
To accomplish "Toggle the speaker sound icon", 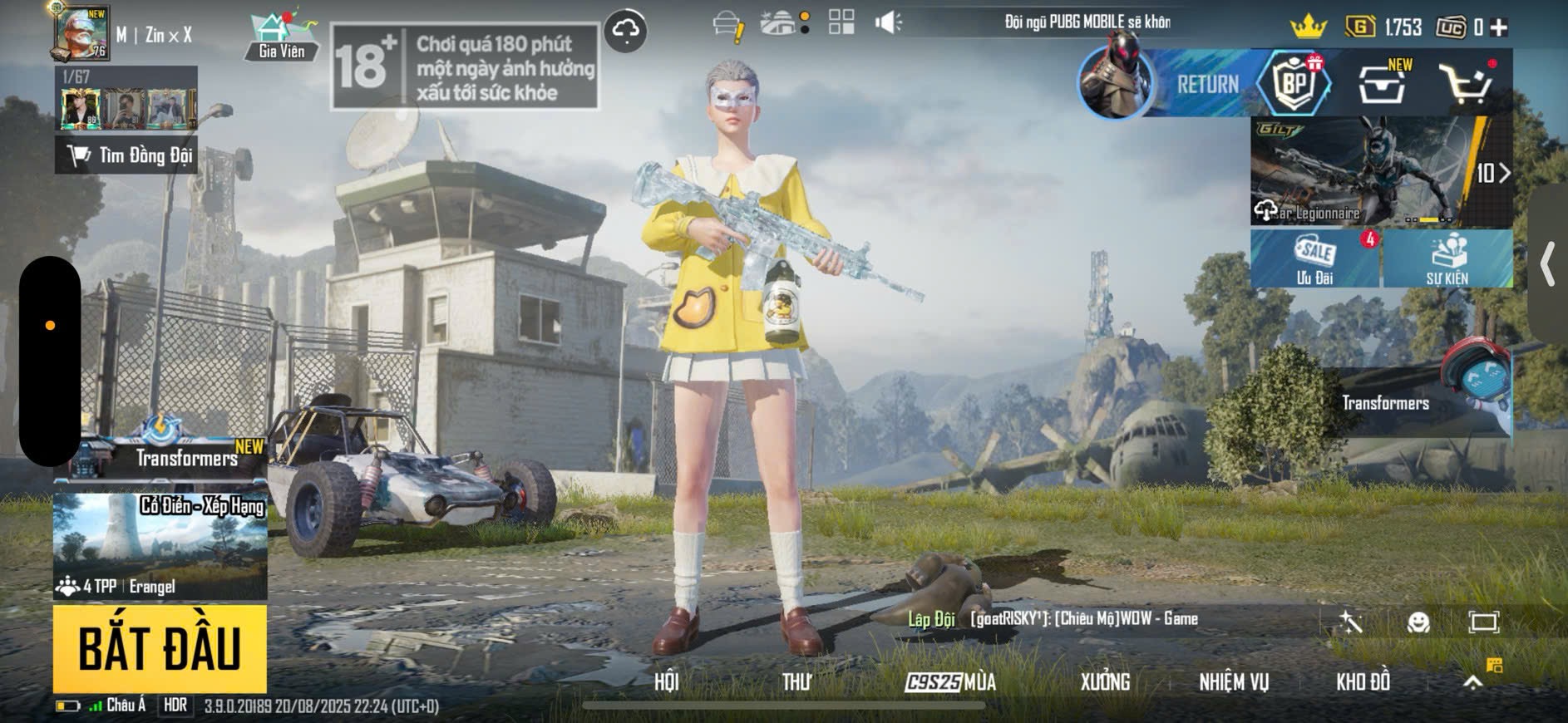I will [x=887, y=22].
